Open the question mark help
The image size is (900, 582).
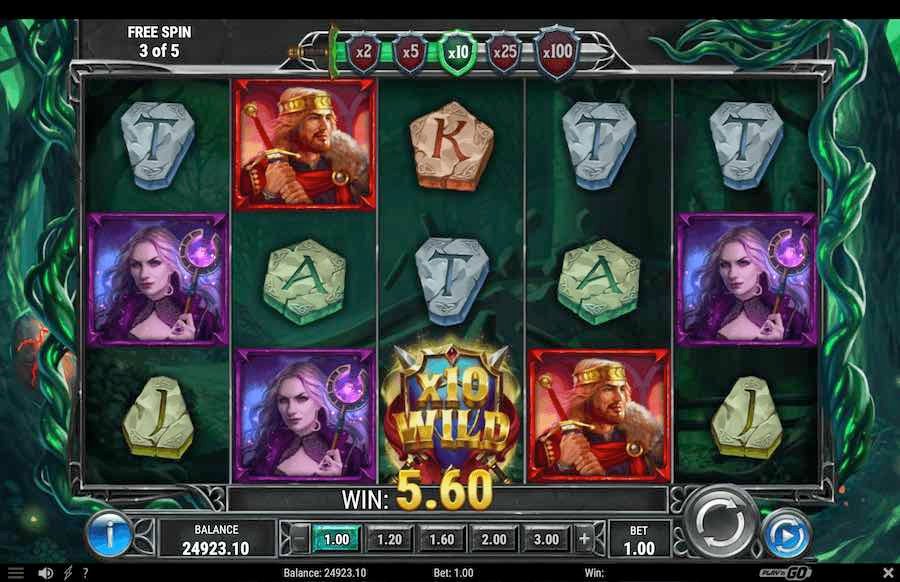click(x=83, y=573)
